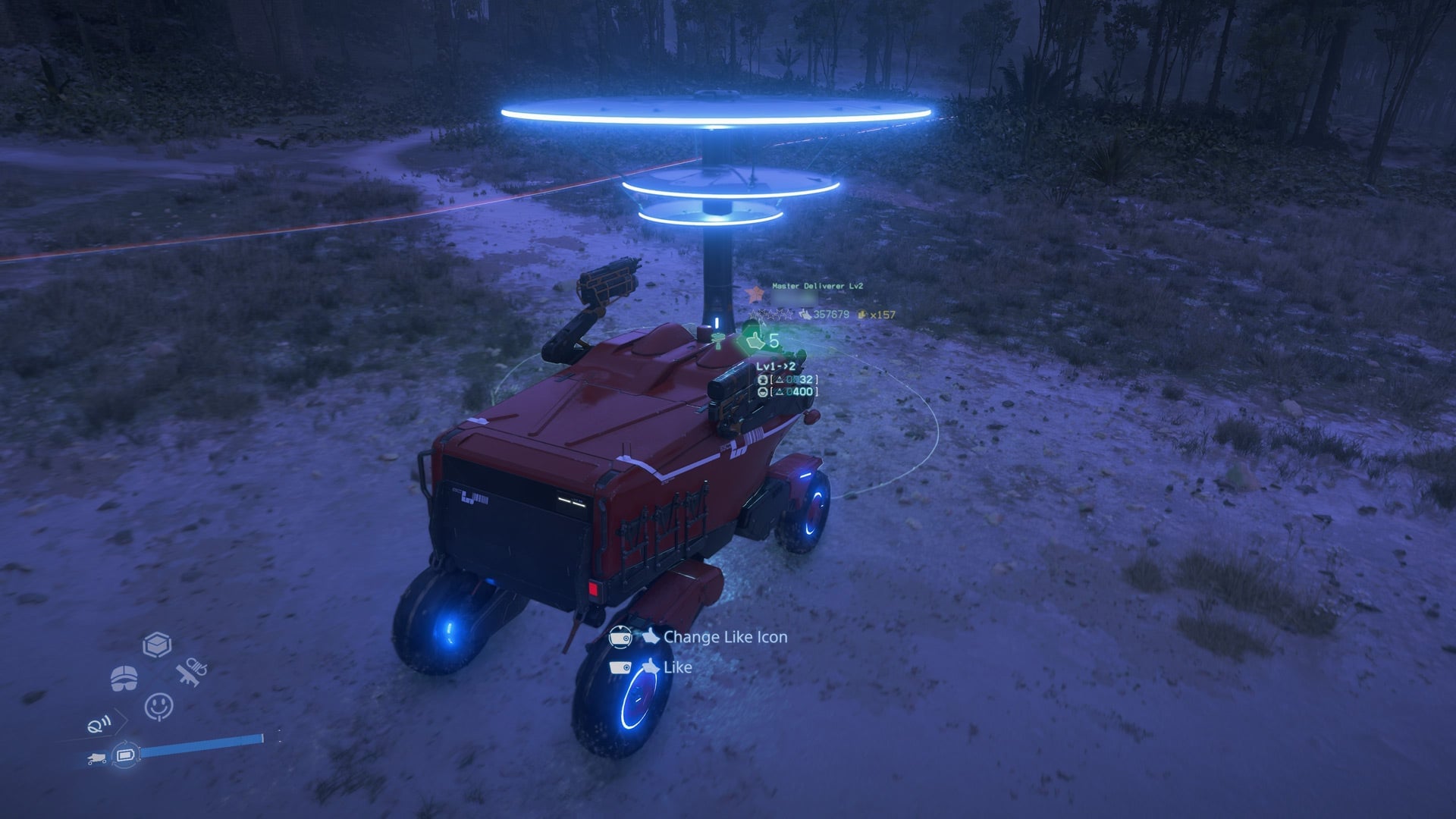Click the x157 delivery token icon
The image size is (1456, 819).
pos(862,314)
